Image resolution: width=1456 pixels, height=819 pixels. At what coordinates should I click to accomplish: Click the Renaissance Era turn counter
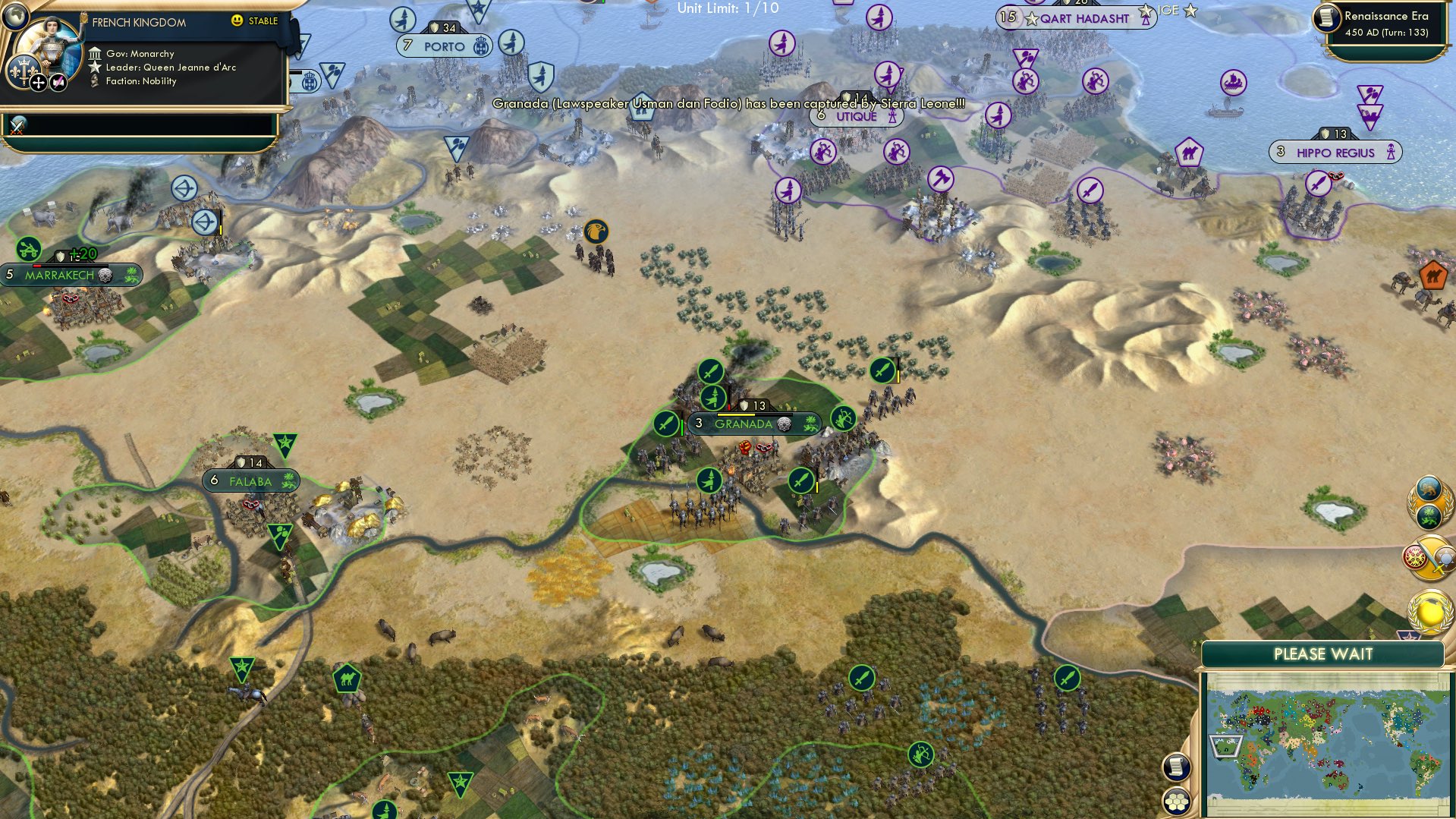(x=1384, y=23)
